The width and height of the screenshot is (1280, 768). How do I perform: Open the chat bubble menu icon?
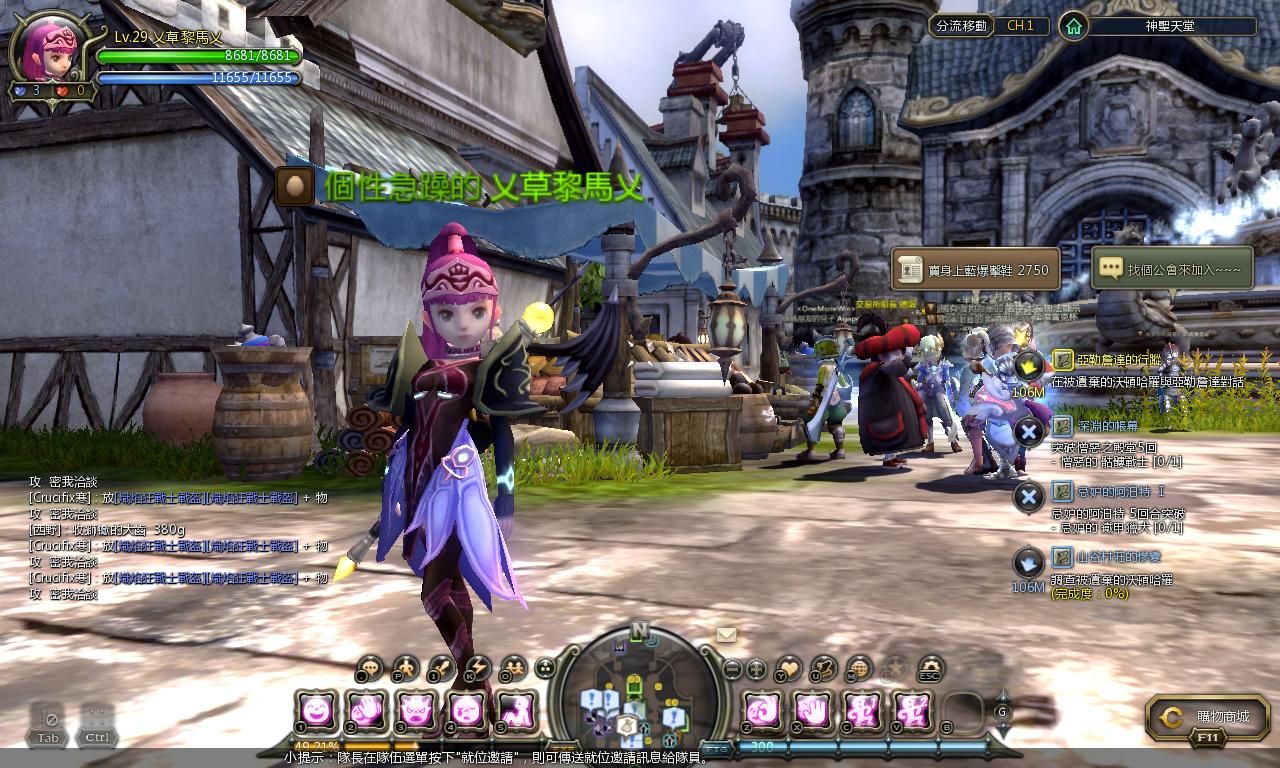(371, 668)
